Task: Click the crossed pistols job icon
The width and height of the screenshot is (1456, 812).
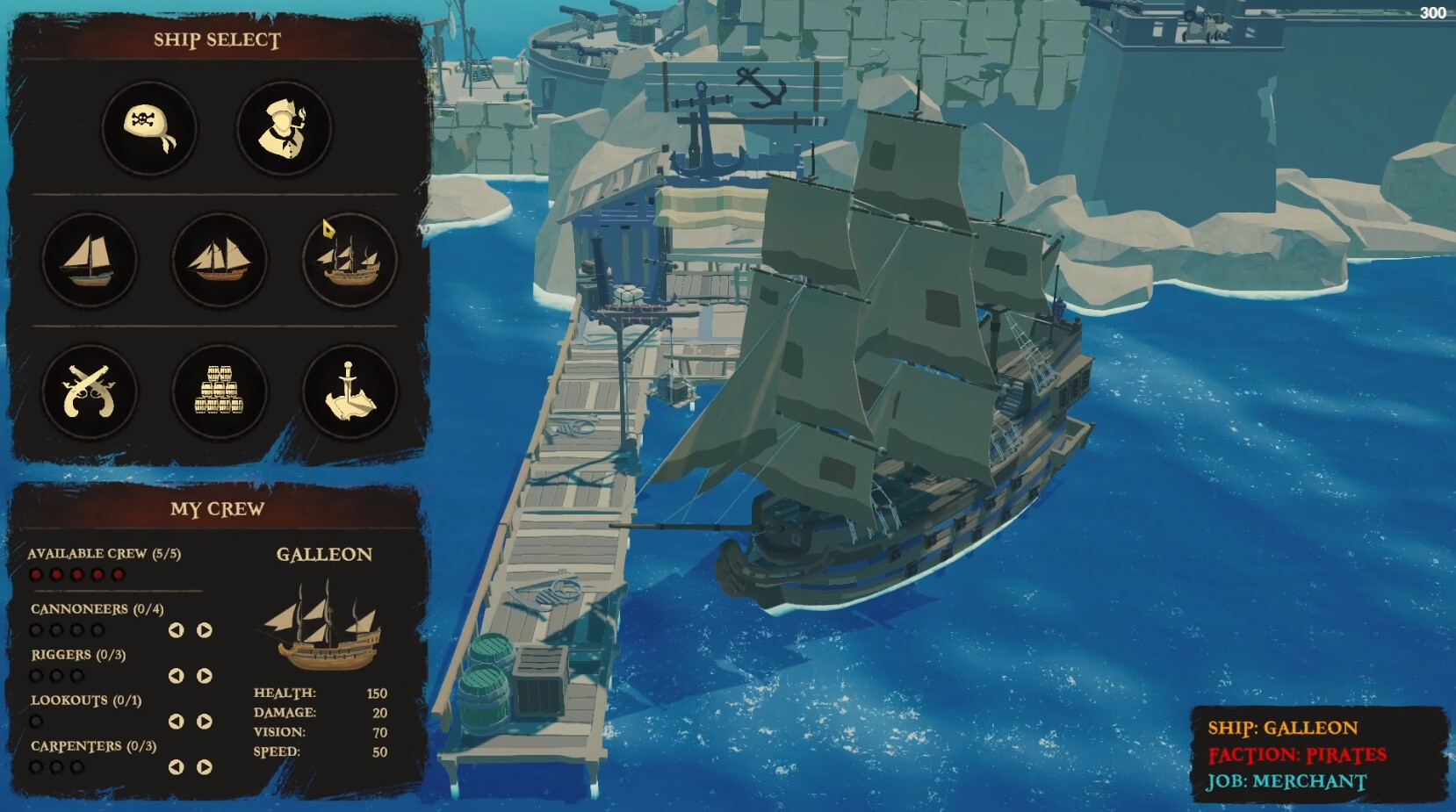Action: 90,393
